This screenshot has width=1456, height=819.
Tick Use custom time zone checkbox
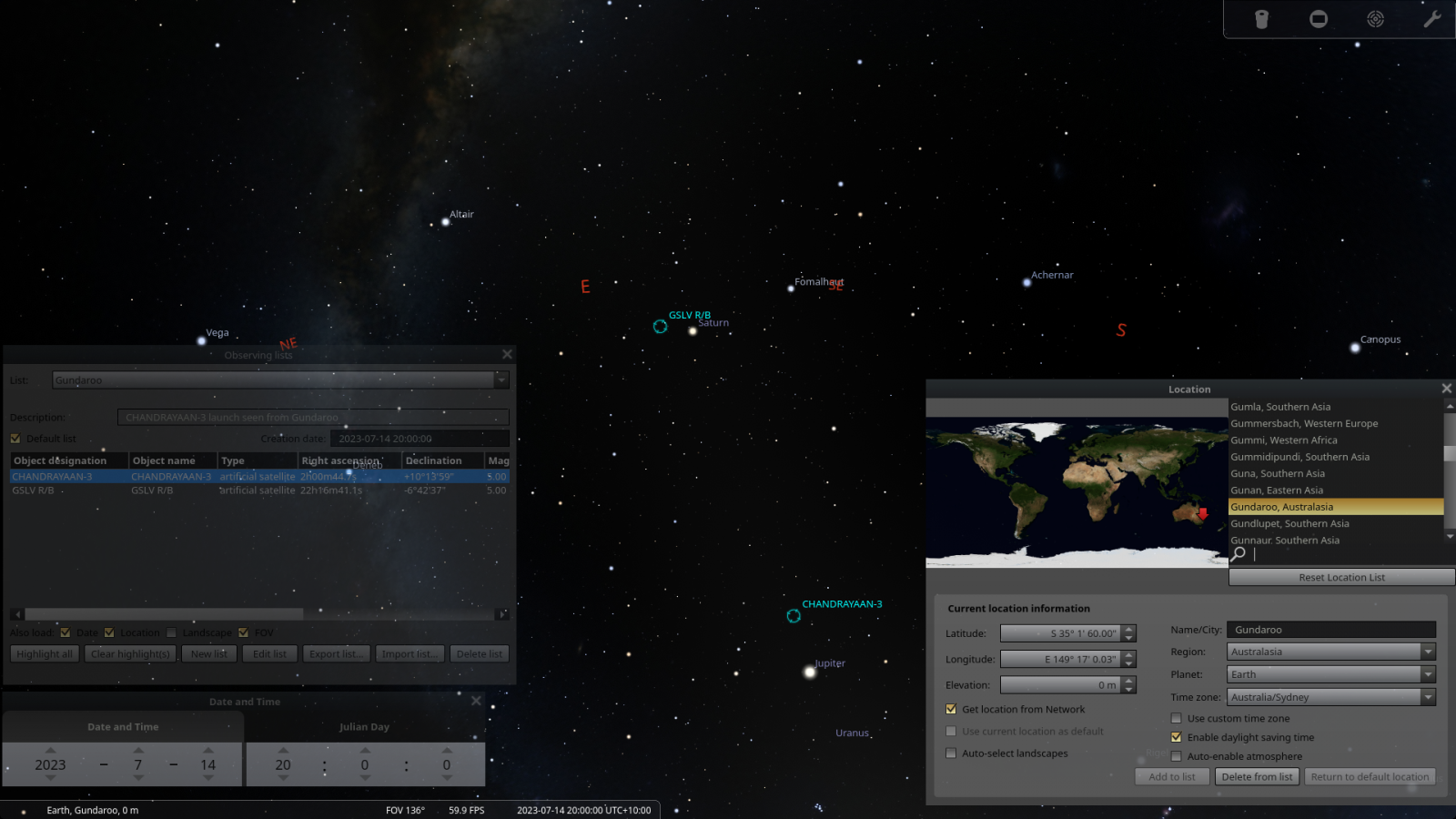pos(1177,718)
